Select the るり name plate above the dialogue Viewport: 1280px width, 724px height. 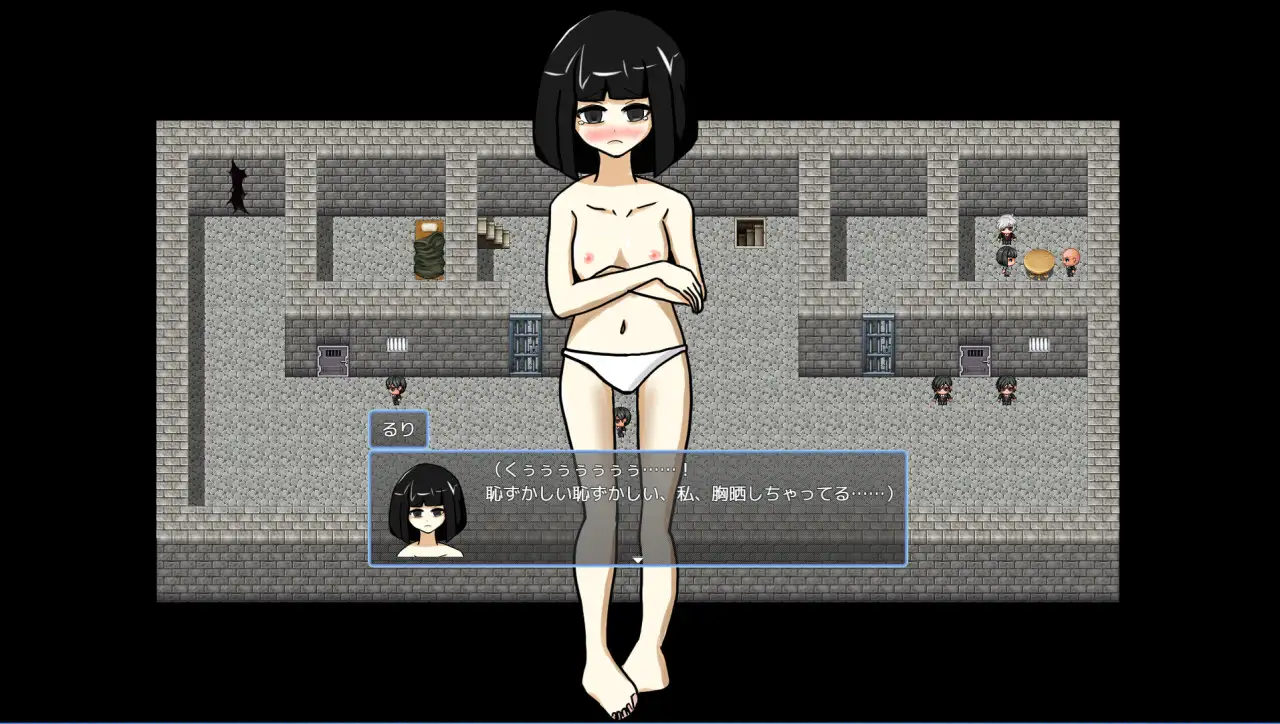(x=399, y=428)
